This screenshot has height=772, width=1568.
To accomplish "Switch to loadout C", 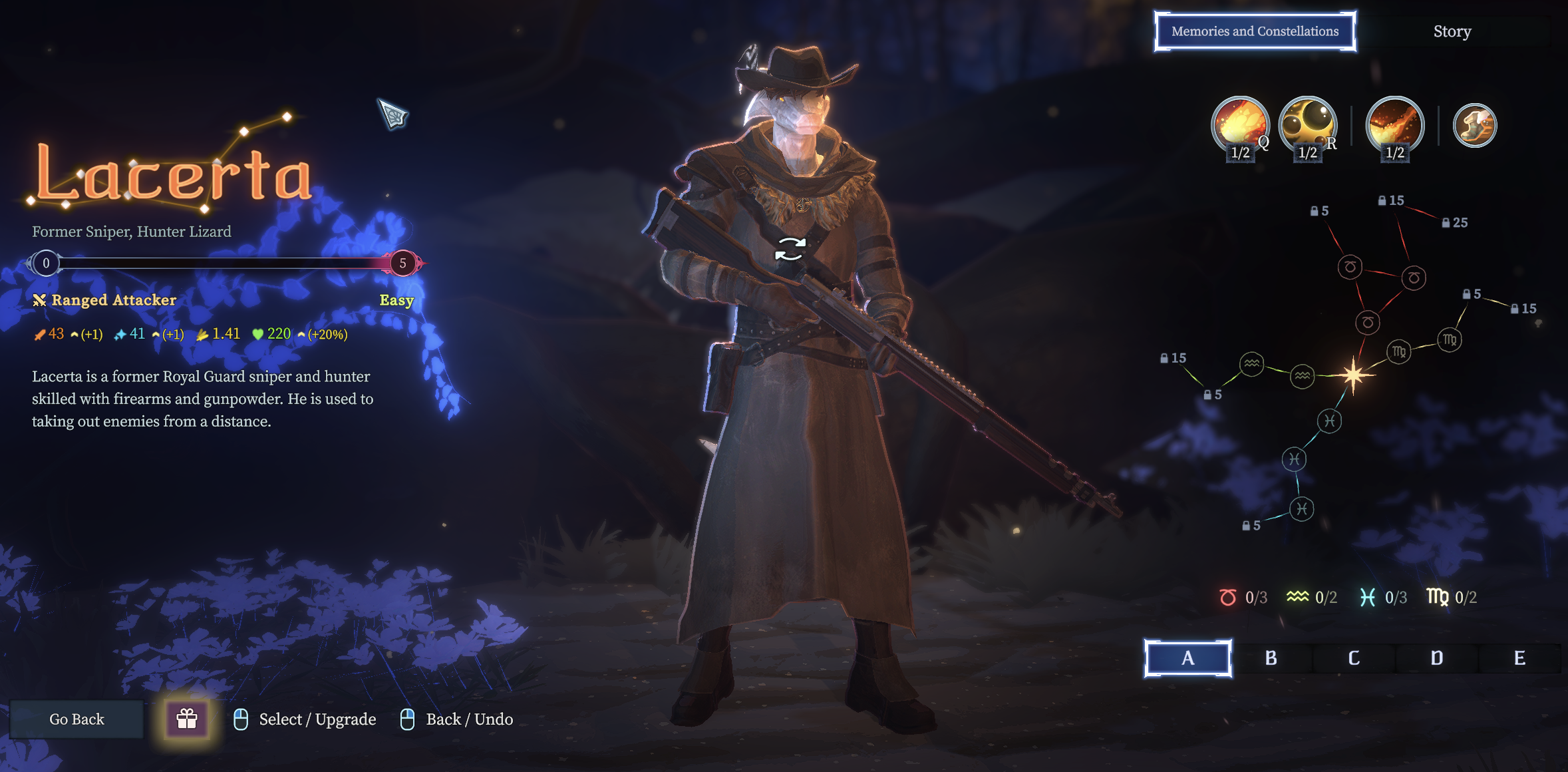I will (1354, 658).
